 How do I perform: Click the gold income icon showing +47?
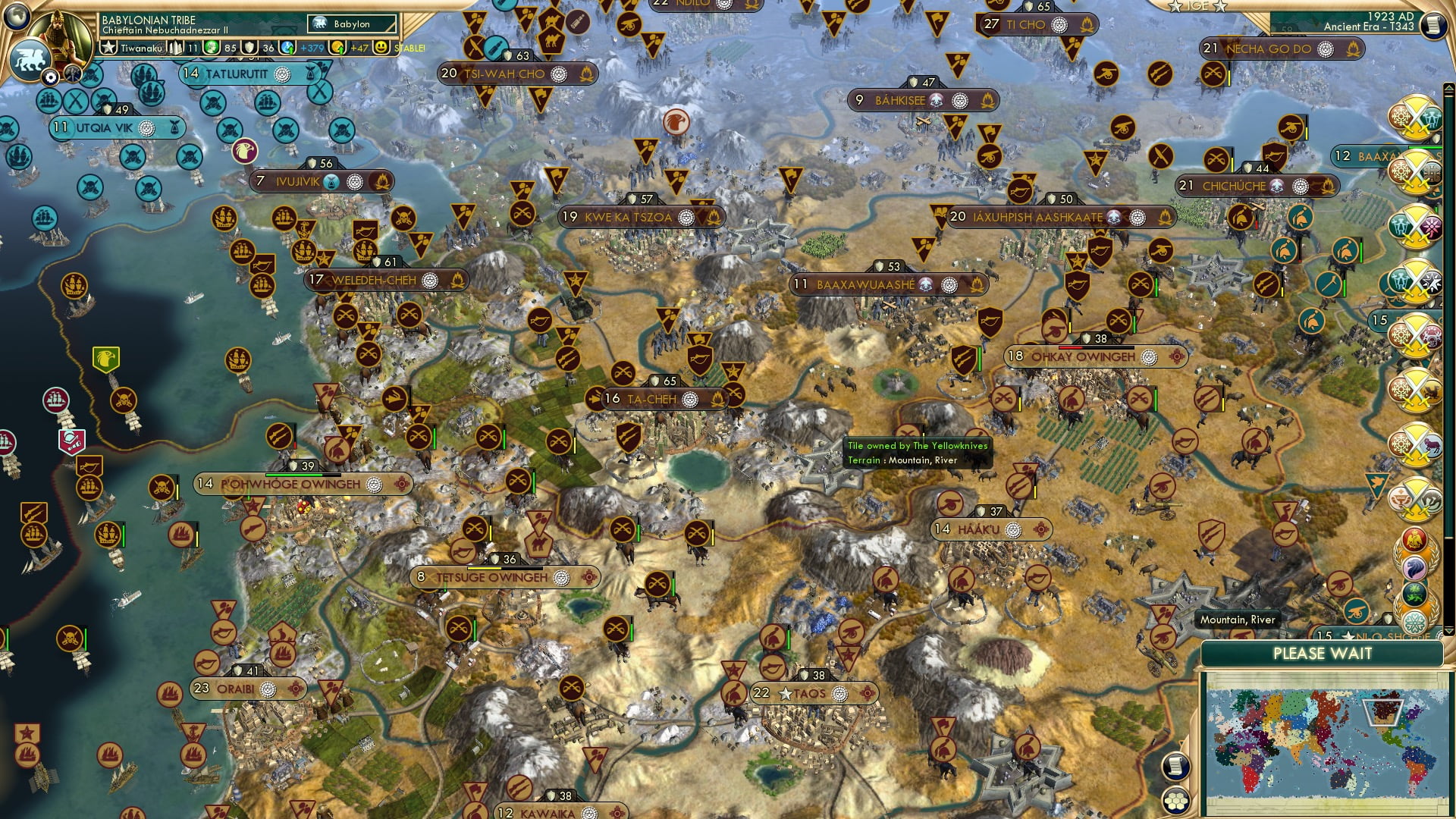click(x=338, y=46)
